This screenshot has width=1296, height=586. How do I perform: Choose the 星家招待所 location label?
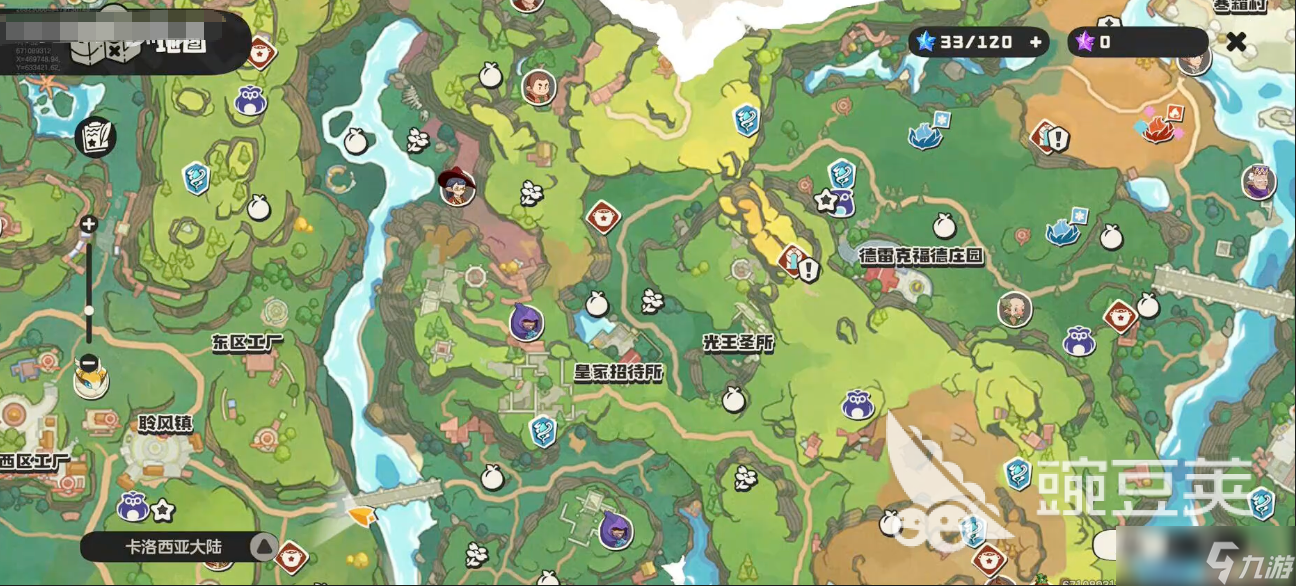(x=618, y=372)
